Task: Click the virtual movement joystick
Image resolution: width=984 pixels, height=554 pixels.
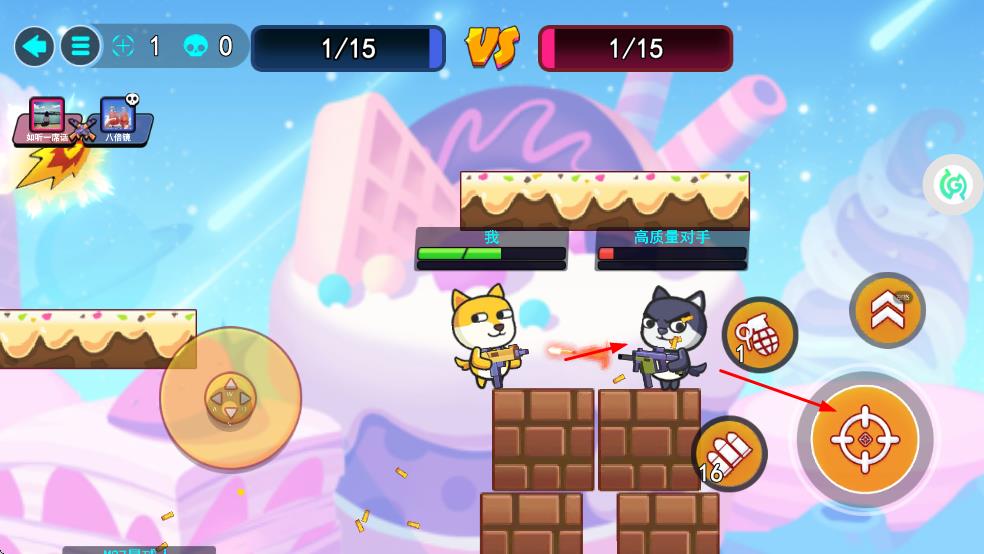Action: (230, 398)
